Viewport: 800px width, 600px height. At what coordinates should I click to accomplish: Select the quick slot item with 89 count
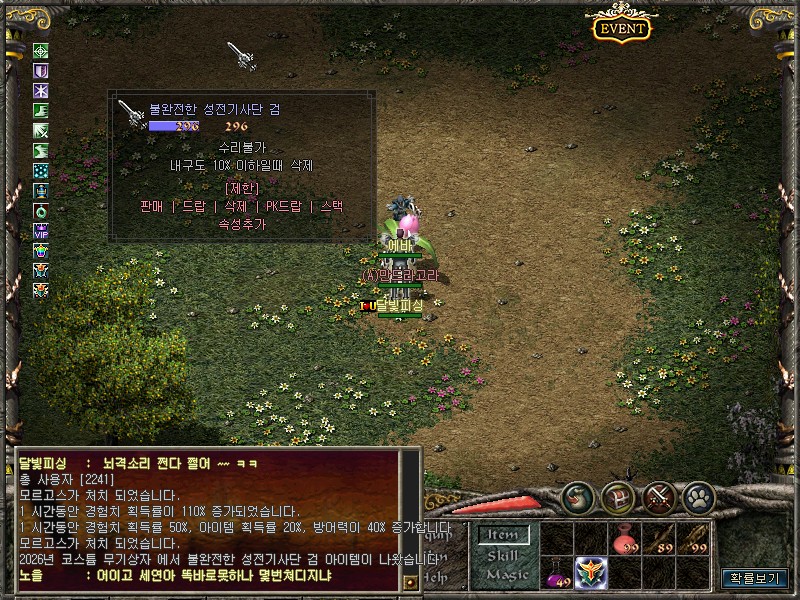659,539
